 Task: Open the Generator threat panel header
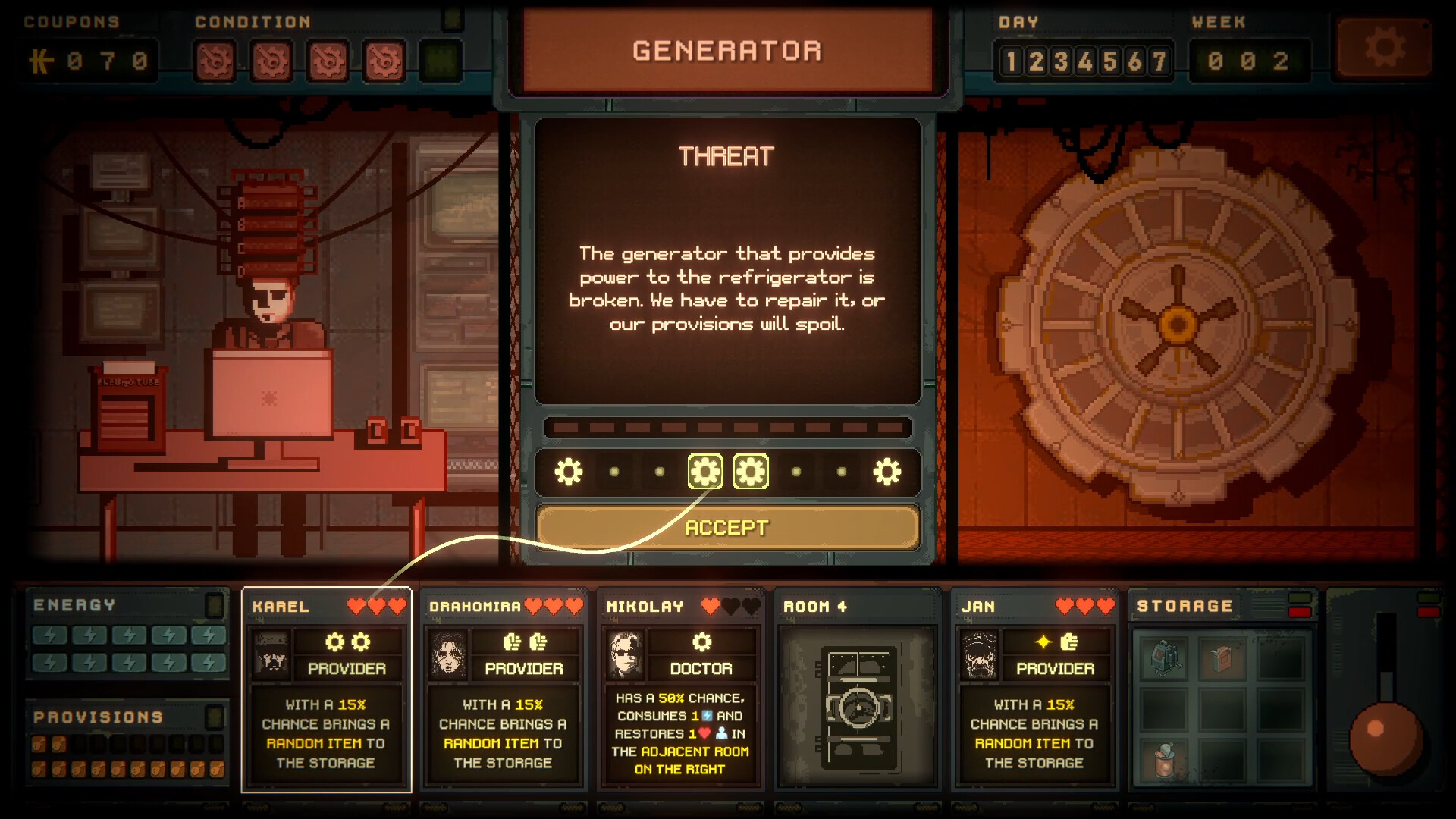727,50
